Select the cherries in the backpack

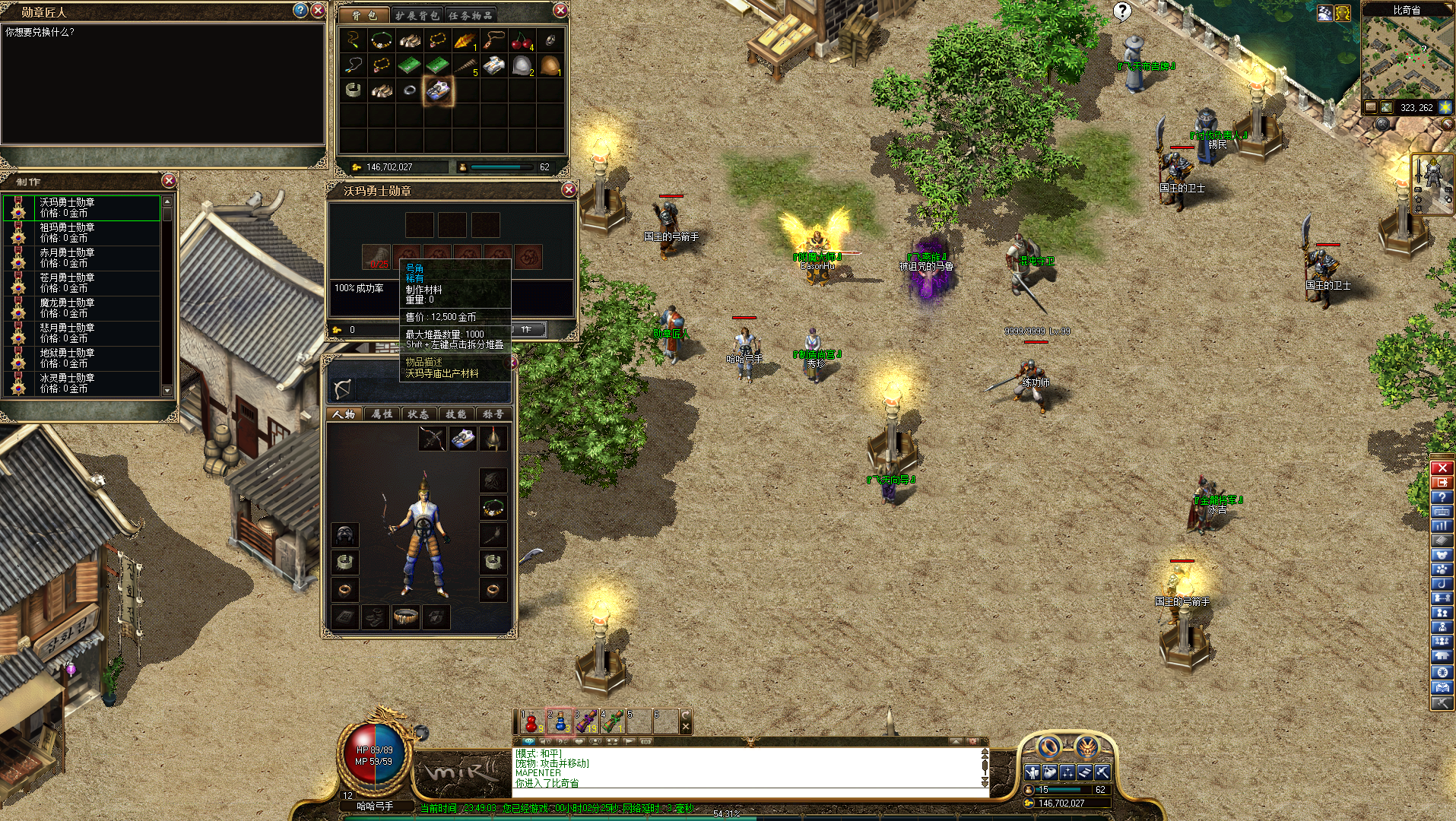coord(522,40)
